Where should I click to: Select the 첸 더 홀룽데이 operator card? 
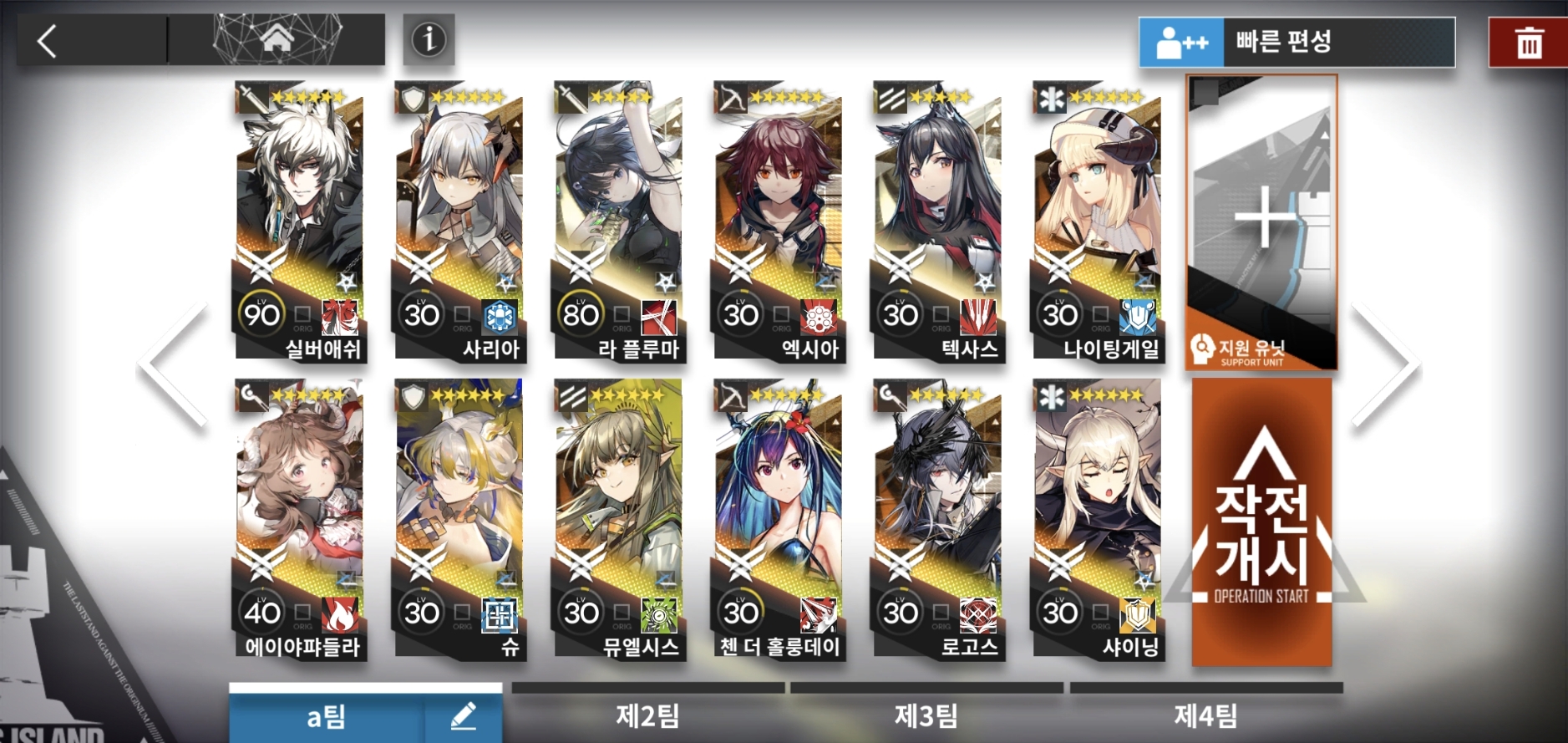pos(778,520)
